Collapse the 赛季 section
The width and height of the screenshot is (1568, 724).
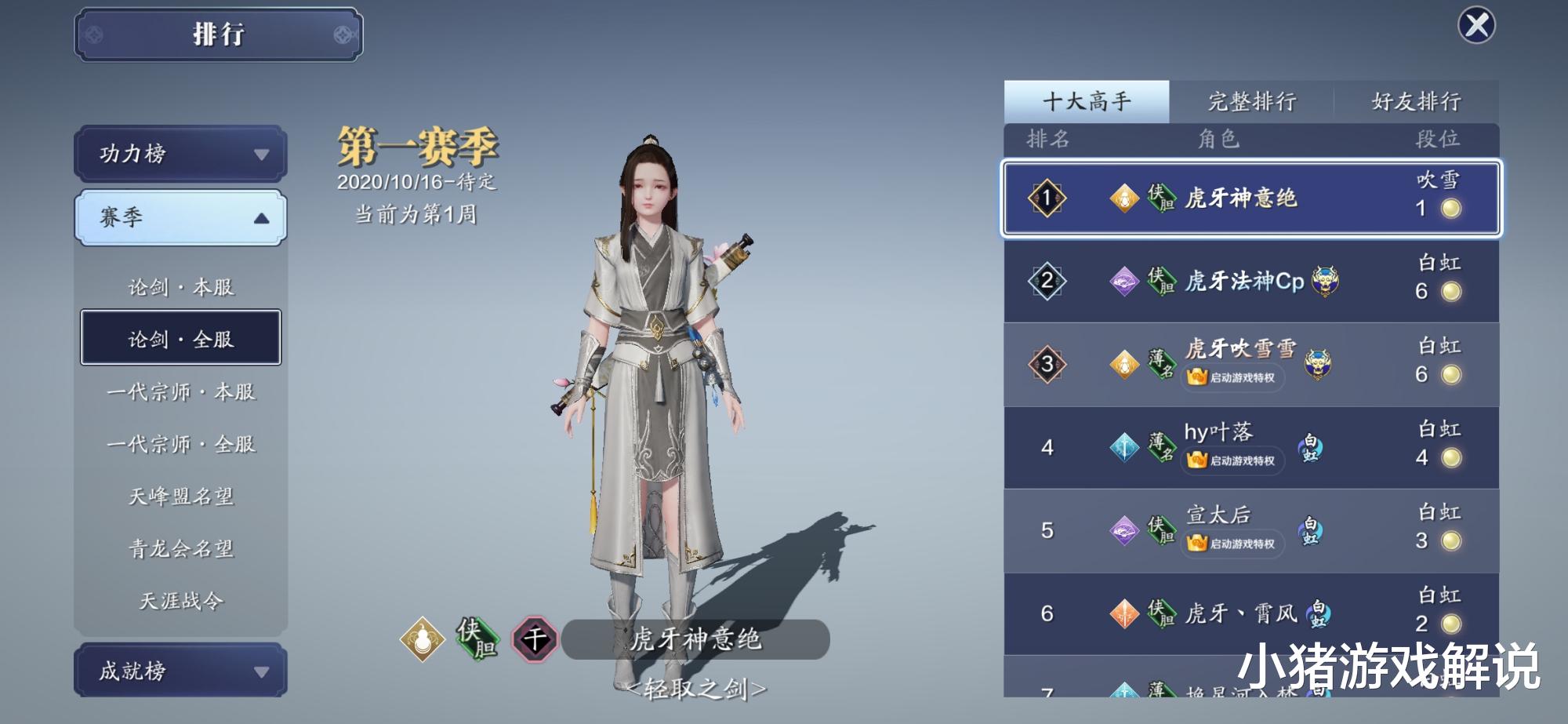click(179, 217)
